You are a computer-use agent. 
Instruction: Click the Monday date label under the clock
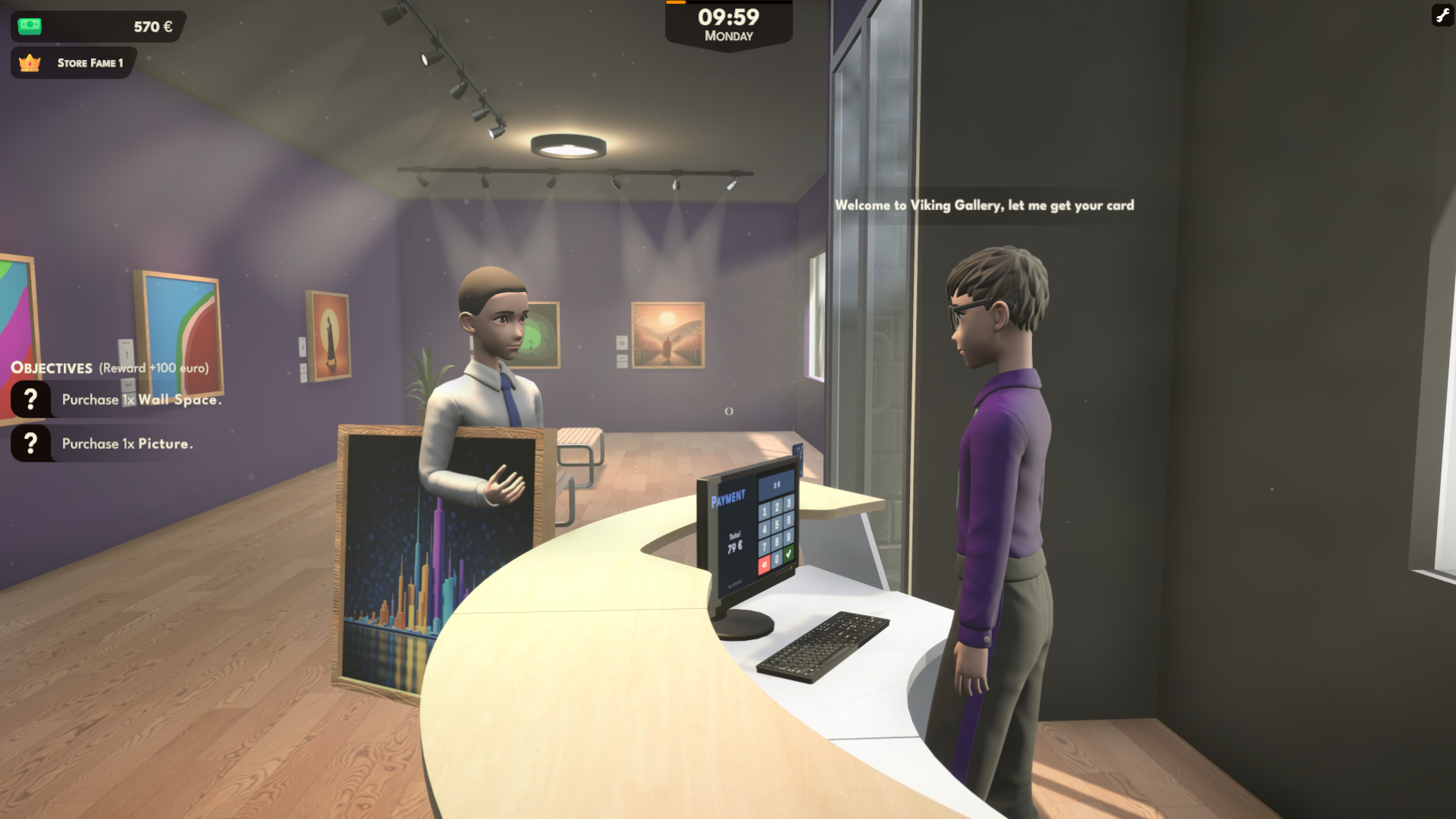click(729, 36)
